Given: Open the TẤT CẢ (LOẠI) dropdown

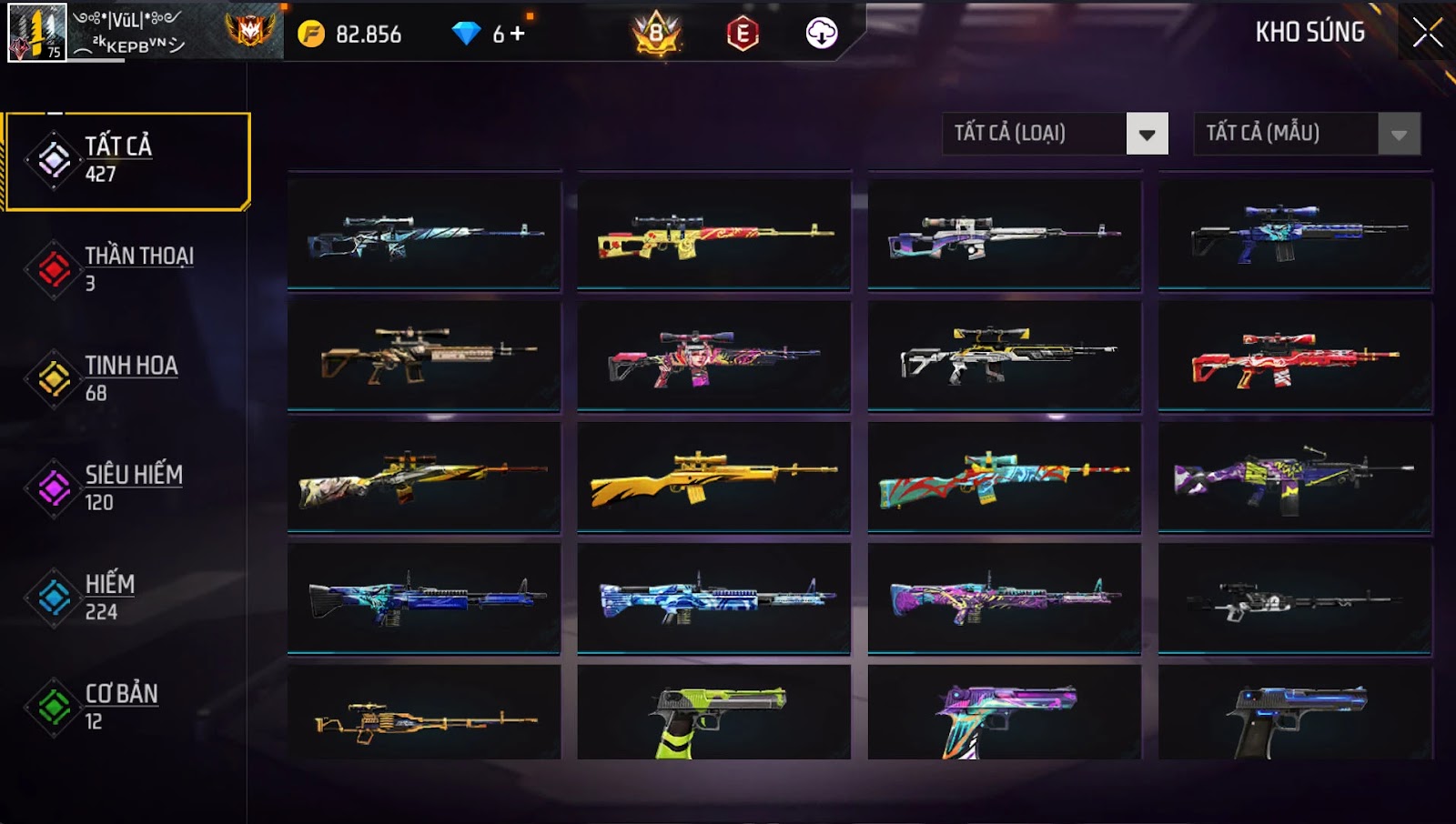Looking at the screenshot, I should pyautogui.click(x=1147, y=134).
